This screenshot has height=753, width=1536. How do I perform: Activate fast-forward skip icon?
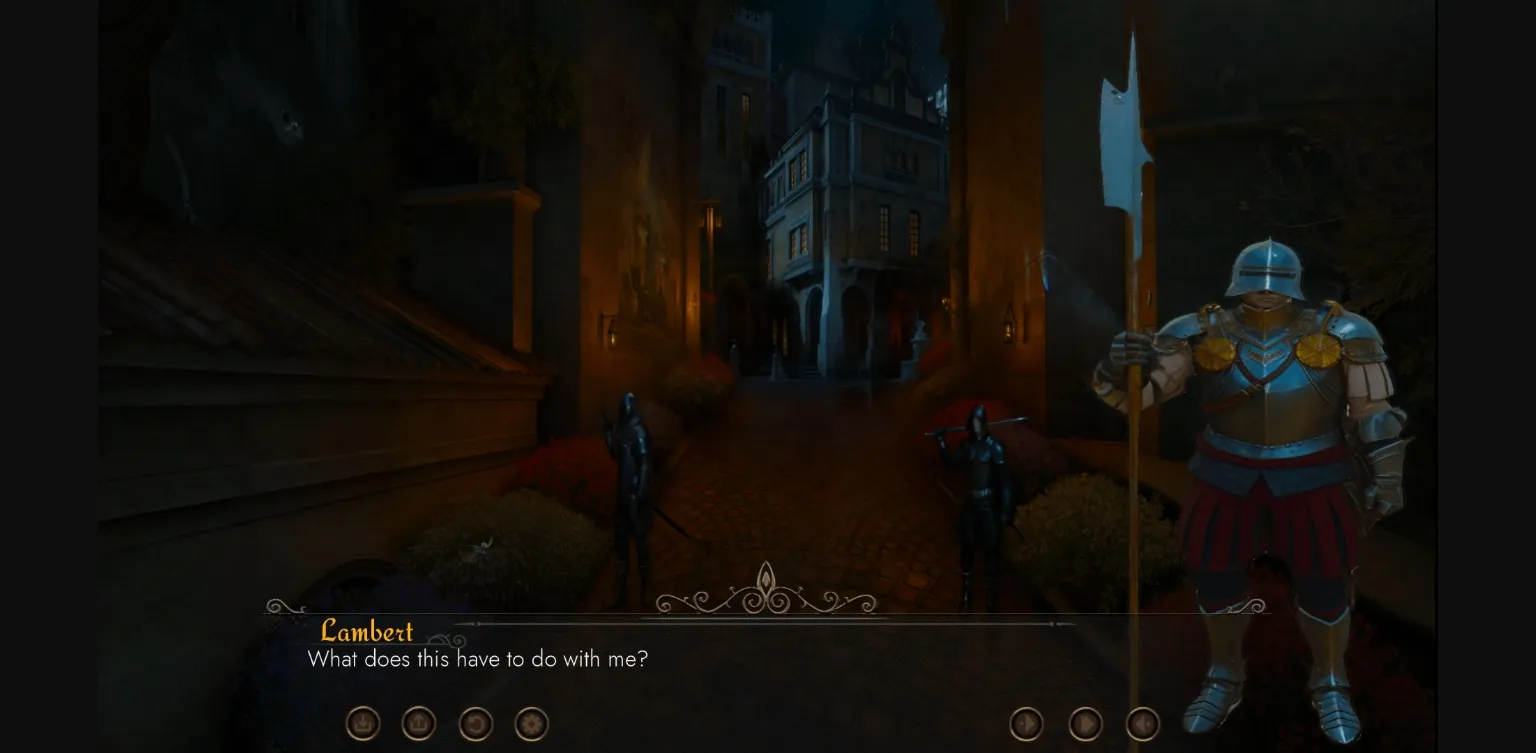coord(1084,723)
